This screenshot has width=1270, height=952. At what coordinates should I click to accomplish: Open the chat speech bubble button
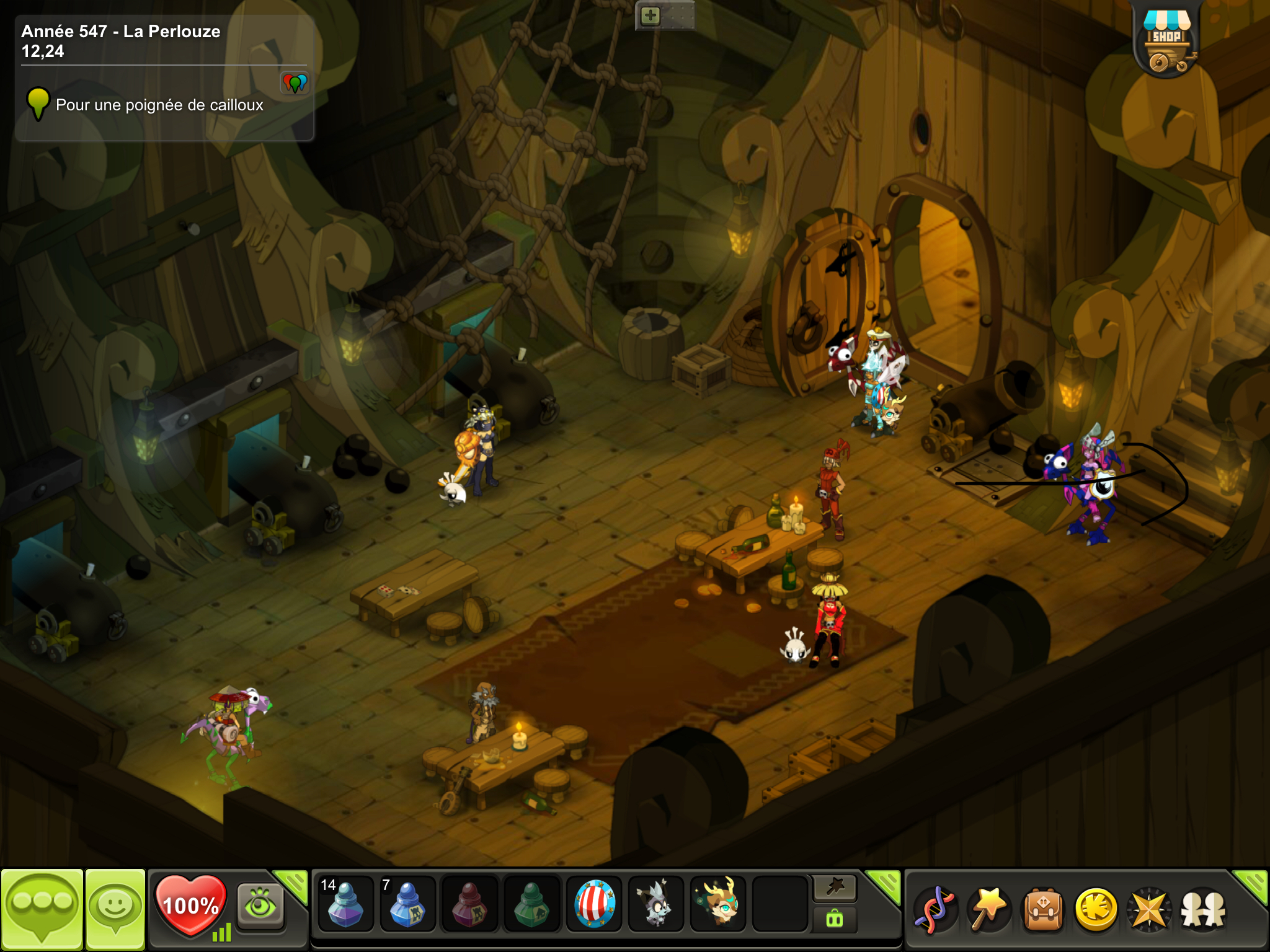pyautogui.click(x=42, y=909)
